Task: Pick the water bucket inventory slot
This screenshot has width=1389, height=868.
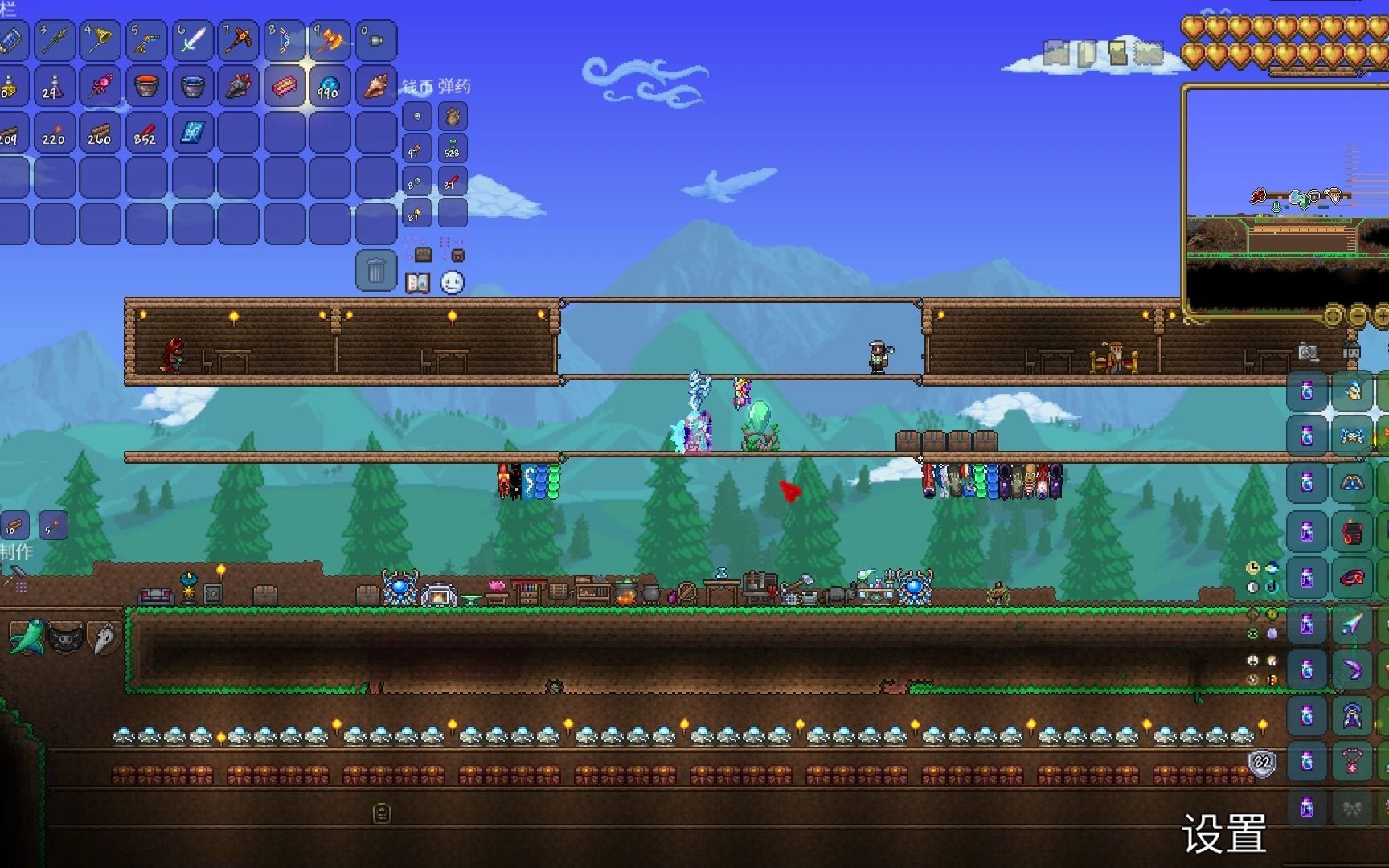Action: (x=191, y=86)
